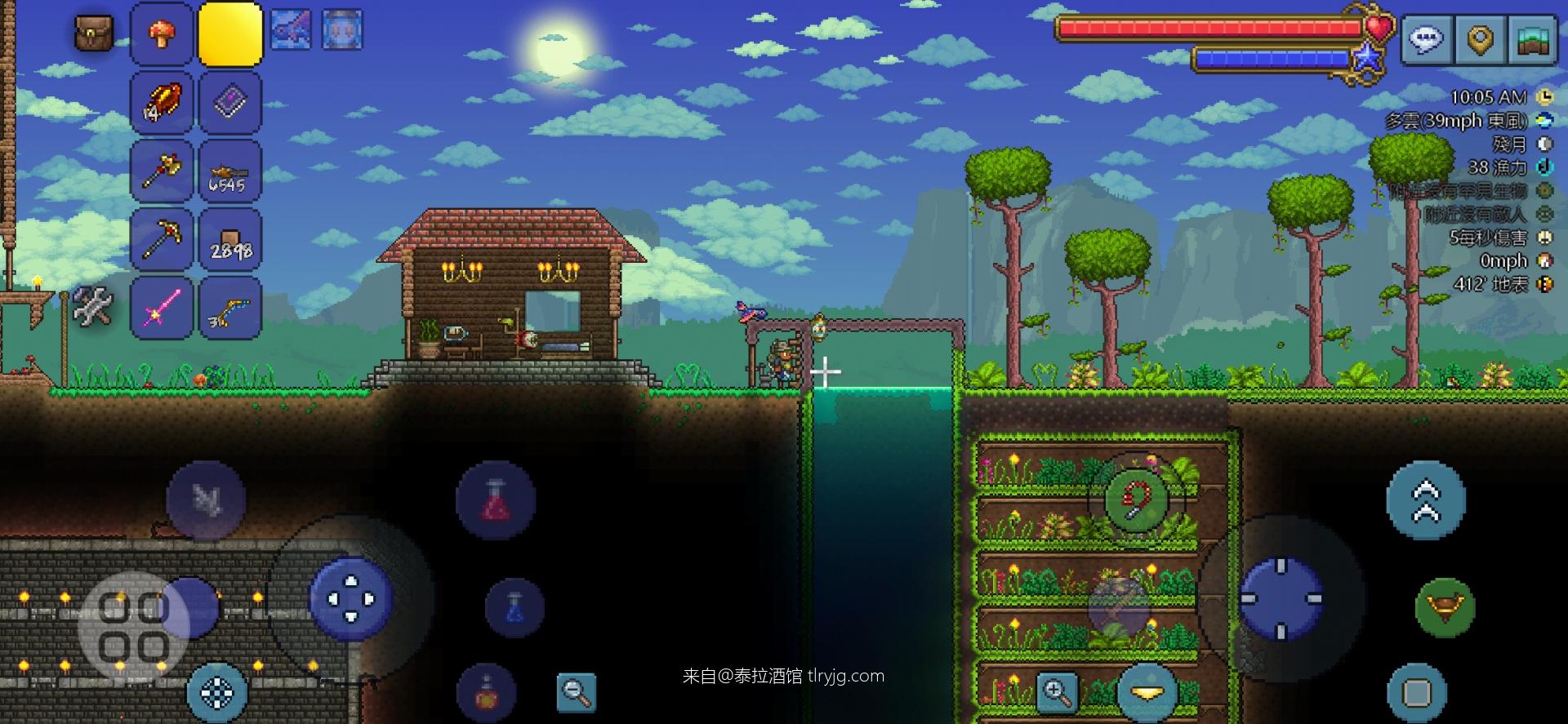
Task: Toggle the smart cursor crosshair button
Action: point(216,693)
